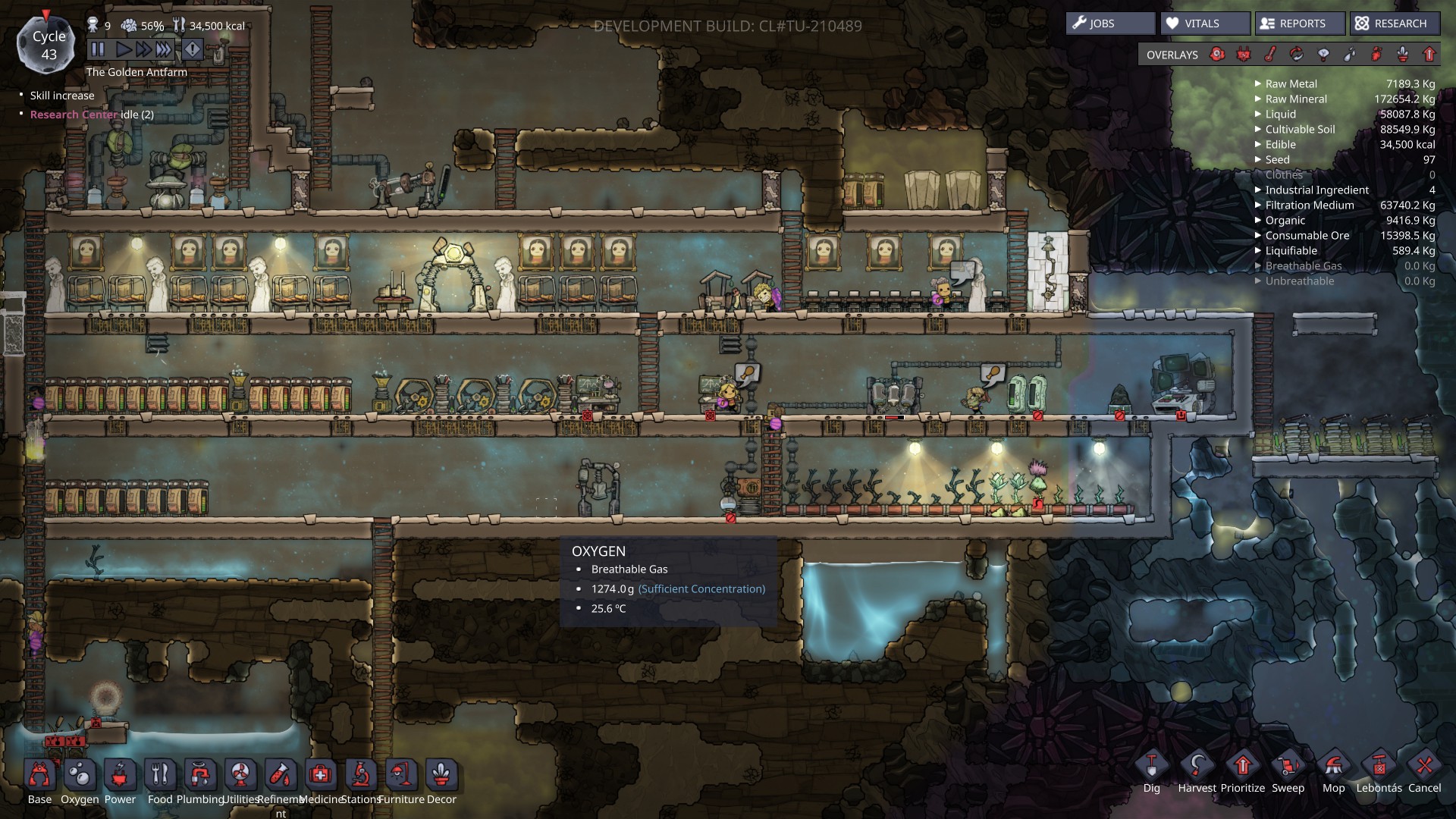
Task: Open the RESEARCH screen
Action: point(1394,23)
